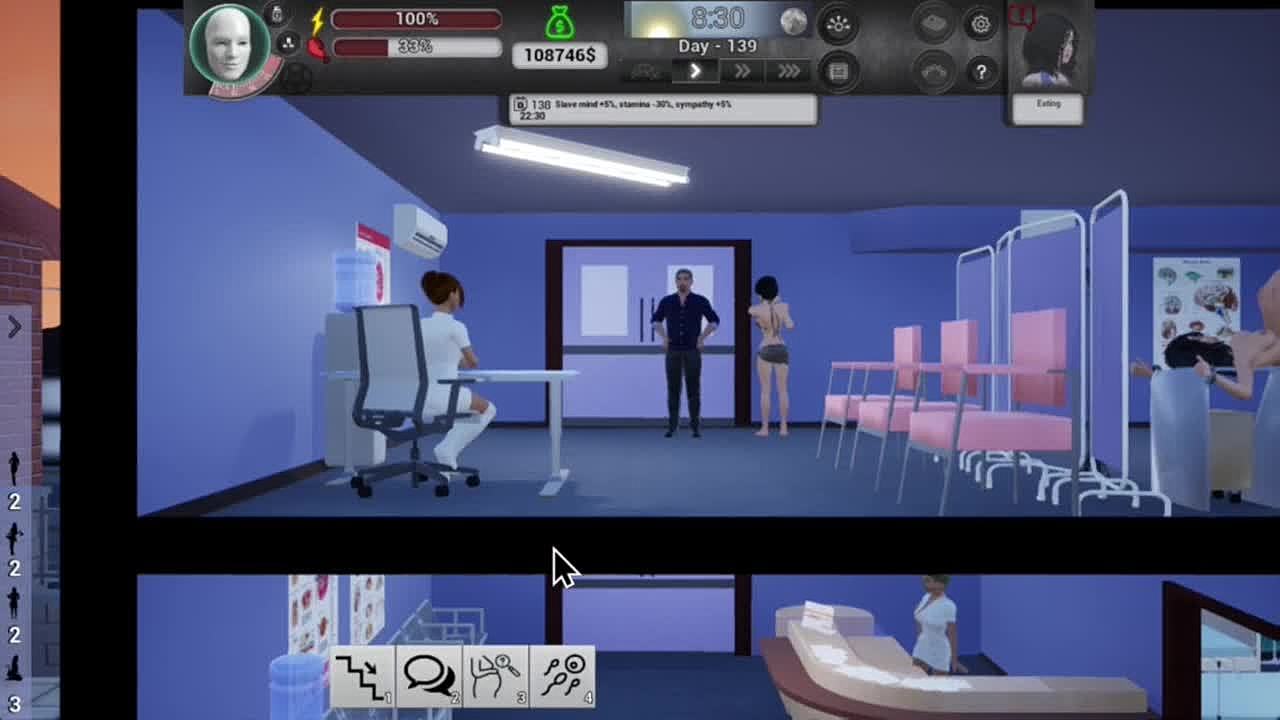Viewport: 1280px width, 720px height.
Task: Click the player mask portrait
Action: (x=230, y=45)
